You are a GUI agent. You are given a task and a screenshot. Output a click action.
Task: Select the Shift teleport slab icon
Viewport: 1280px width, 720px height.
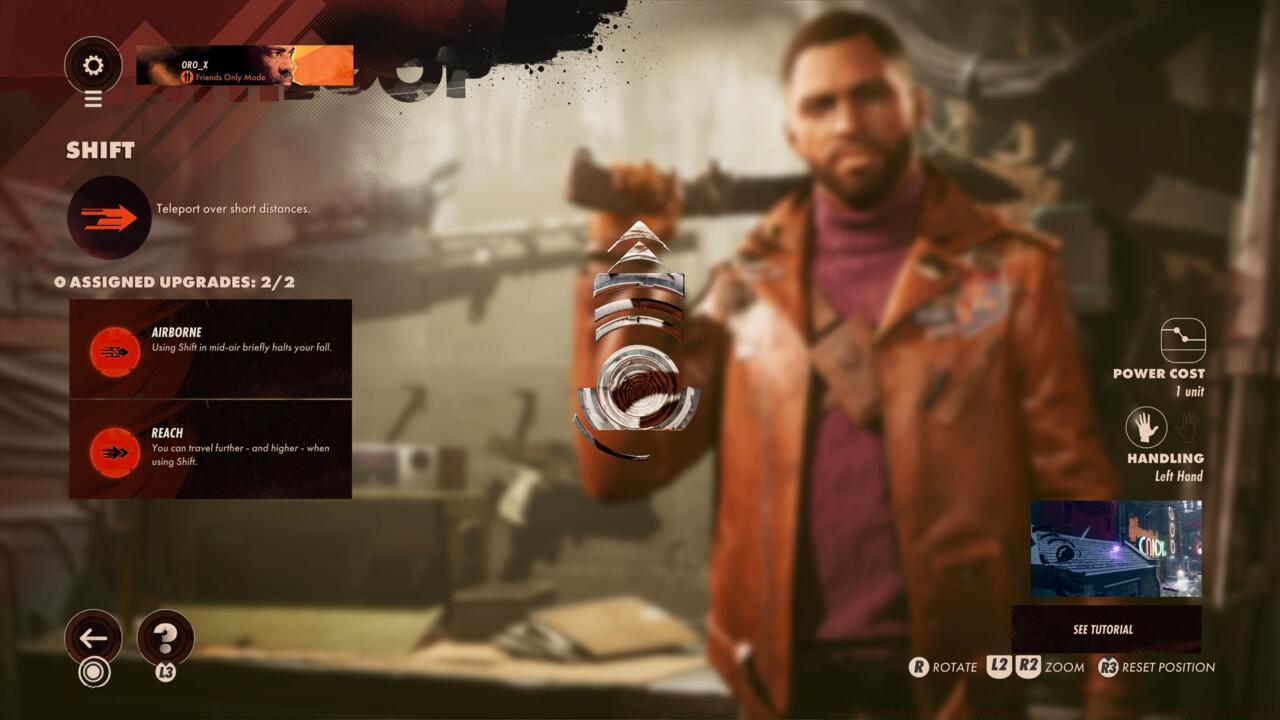pos(109,217)
